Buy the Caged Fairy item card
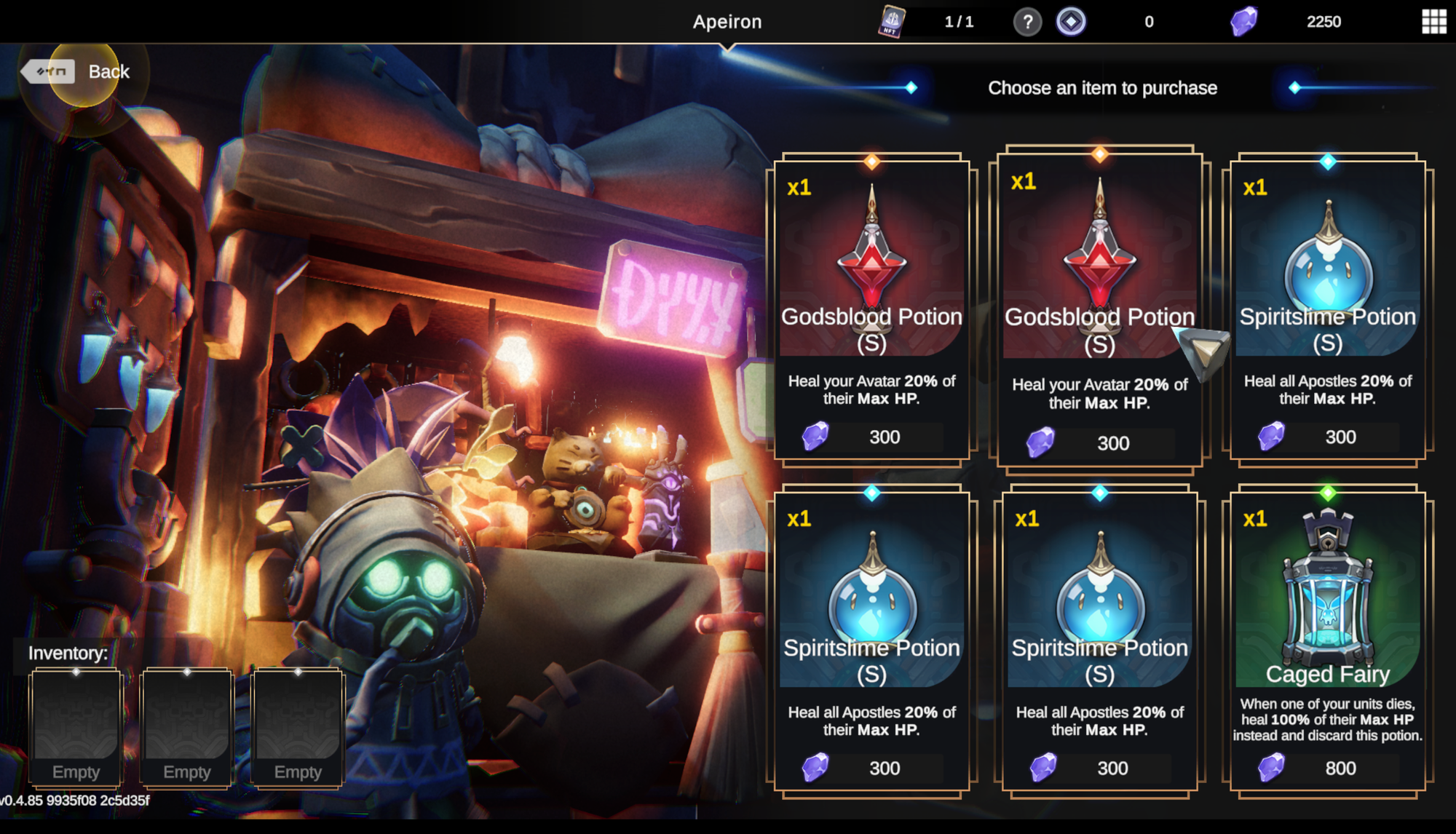Screen dimensions: 1456x834 [1327, 640]
